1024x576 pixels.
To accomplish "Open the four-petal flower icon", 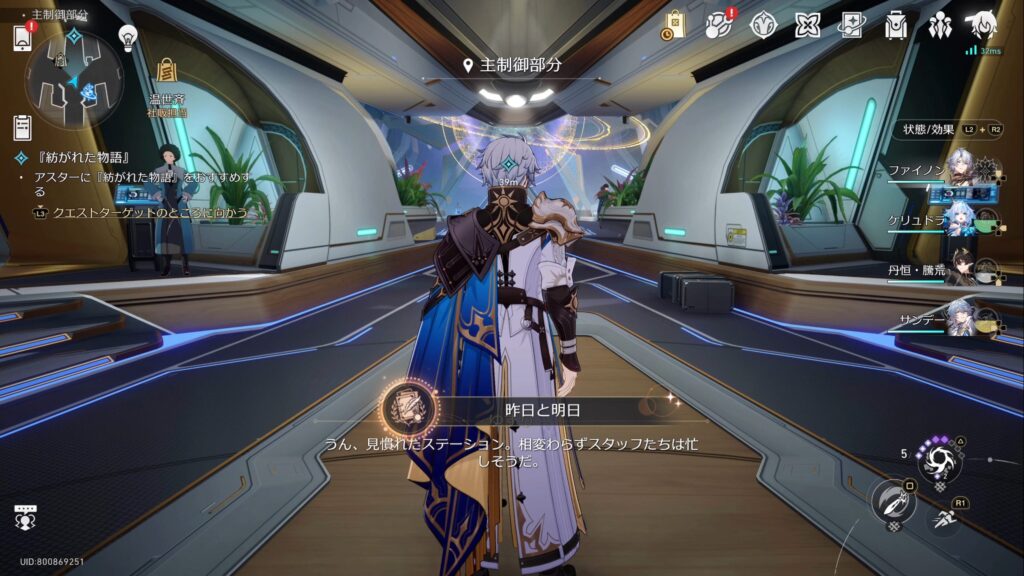I will point(808,26).
